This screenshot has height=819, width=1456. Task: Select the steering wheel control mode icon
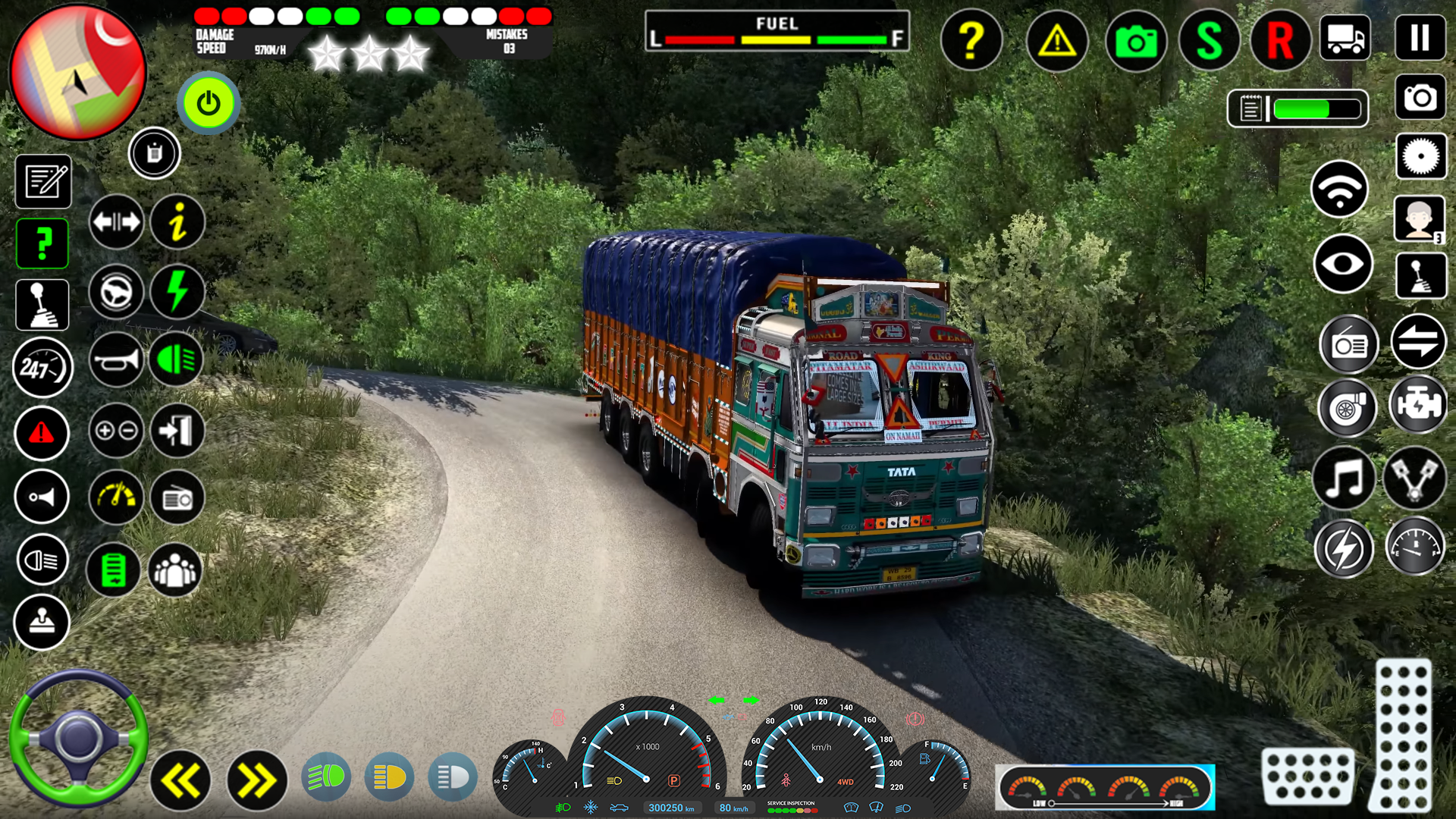point(115,292)
